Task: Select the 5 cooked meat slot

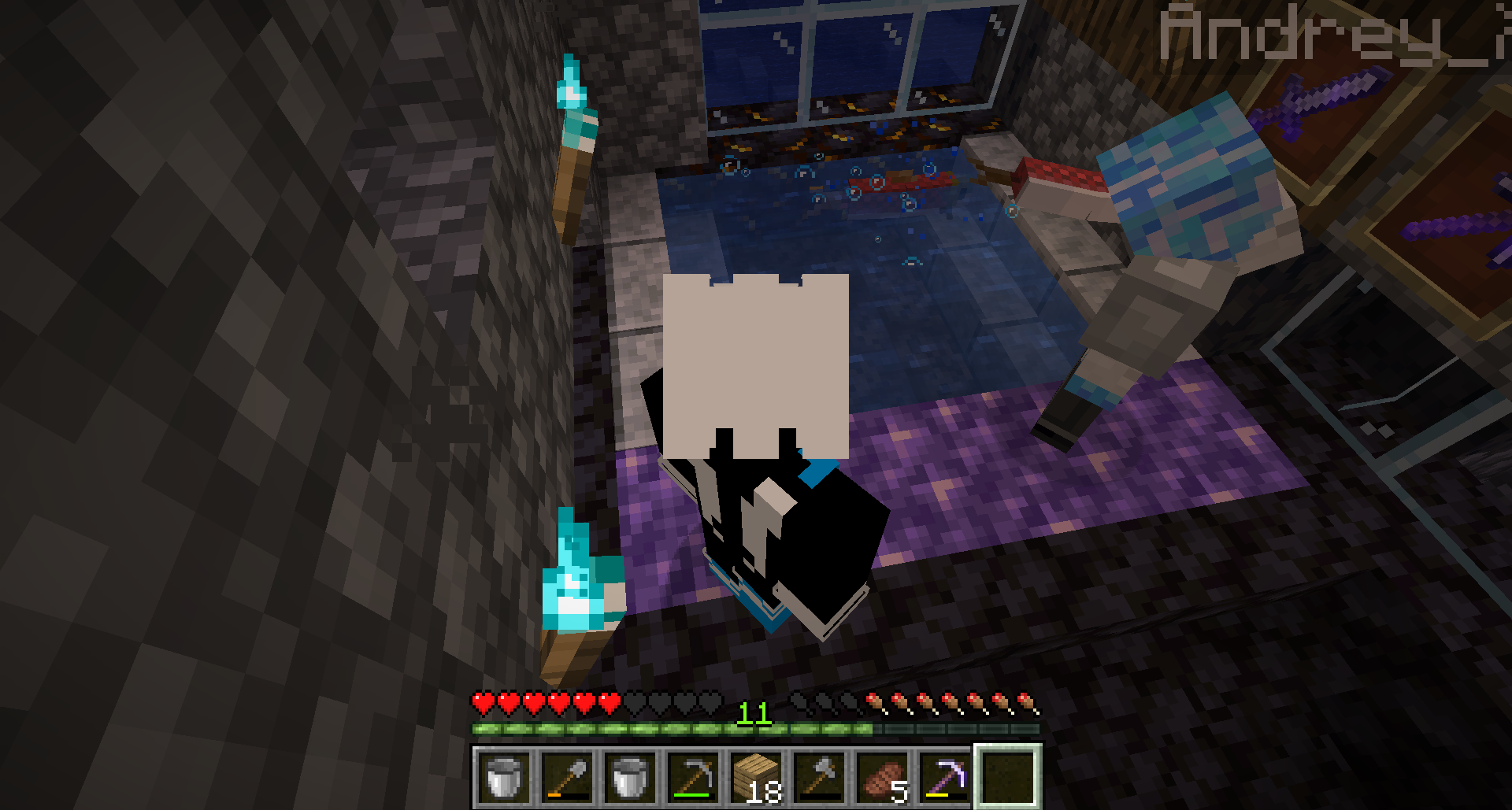Action: pos(883,776)
